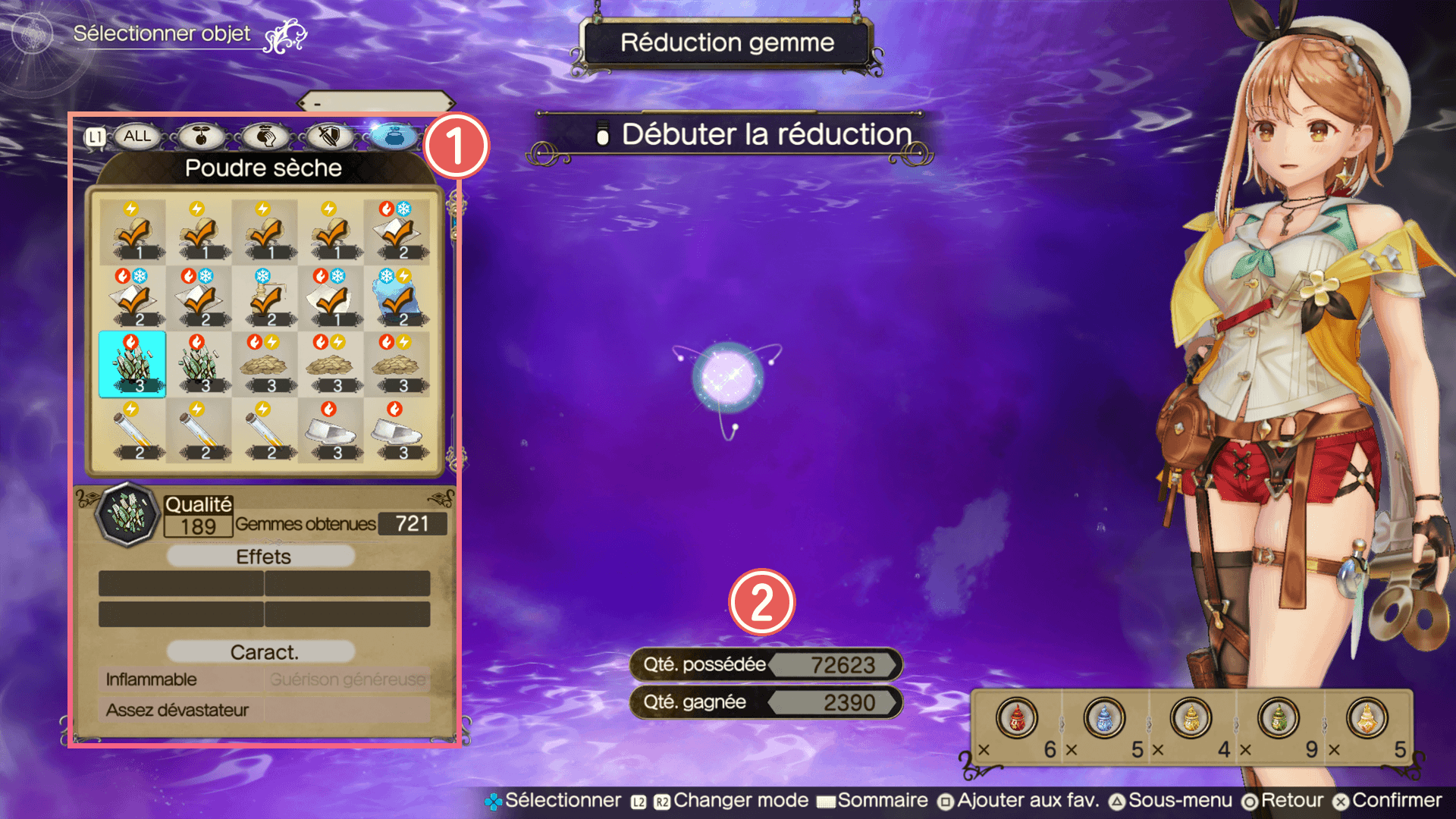Click the red gem jar icon
The image size is (1456, 819).
point(1016,717)
